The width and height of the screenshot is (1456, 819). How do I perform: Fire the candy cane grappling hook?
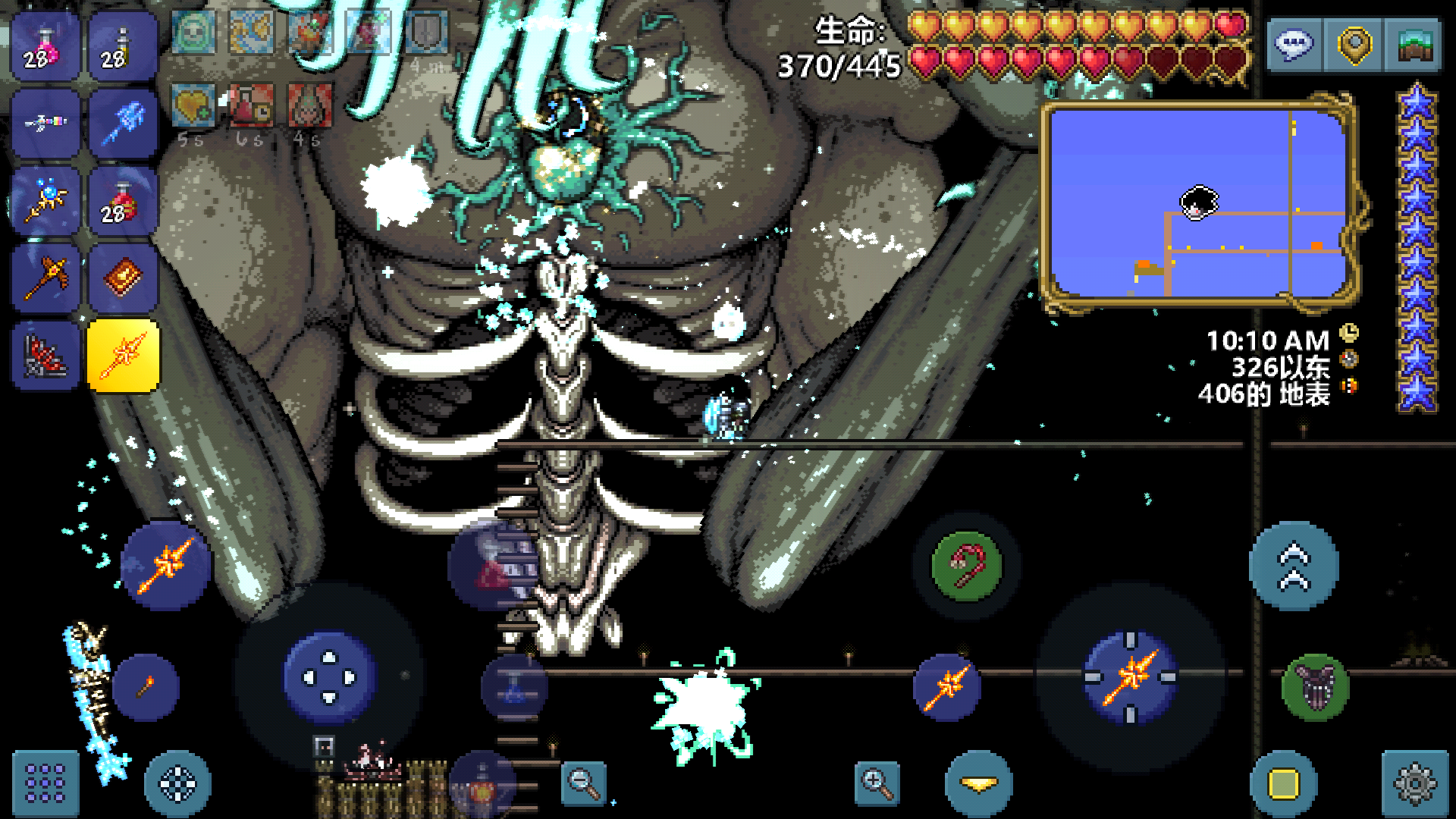click(x=966, y=566)
